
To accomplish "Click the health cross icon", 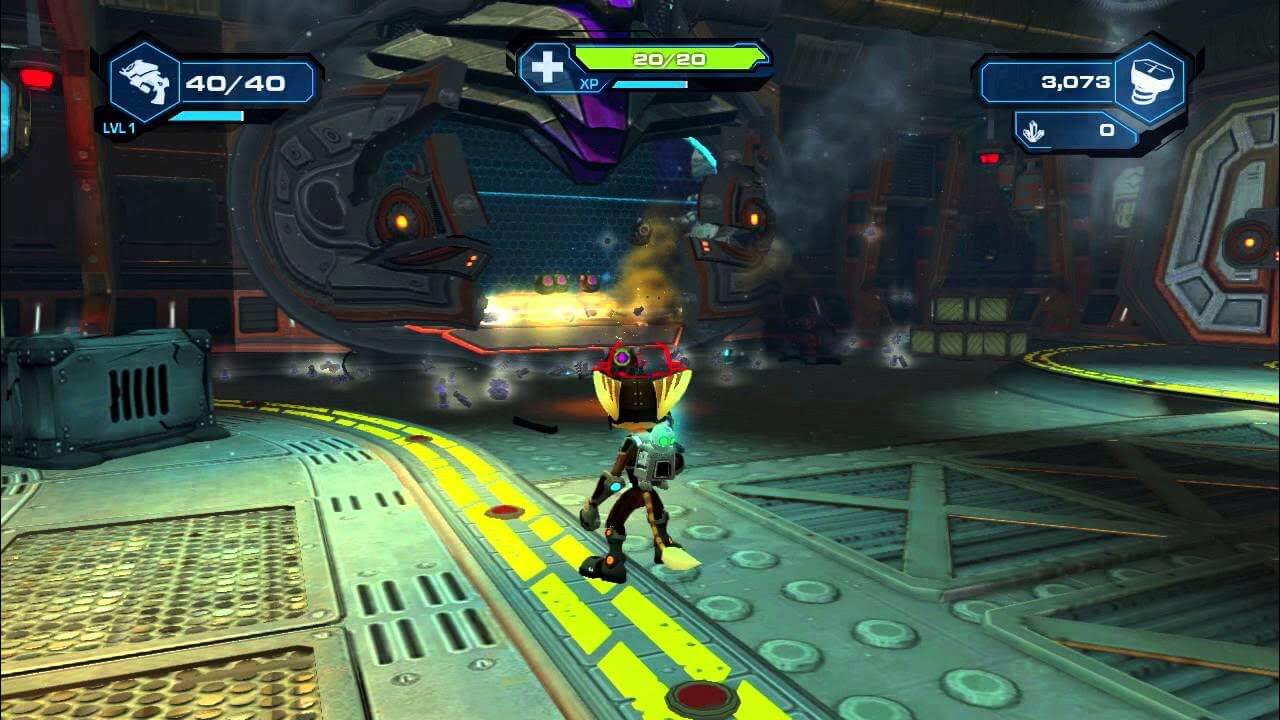I will 547,66.
